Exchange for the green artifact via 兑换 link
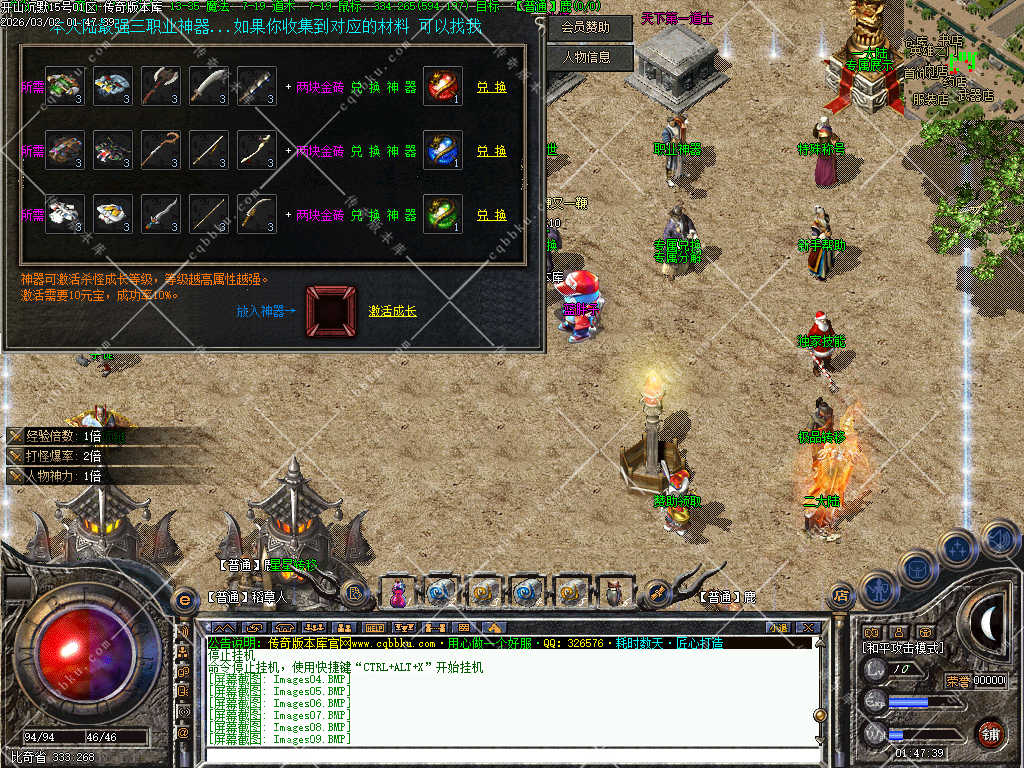The image size is (1024, 768). 491,215
